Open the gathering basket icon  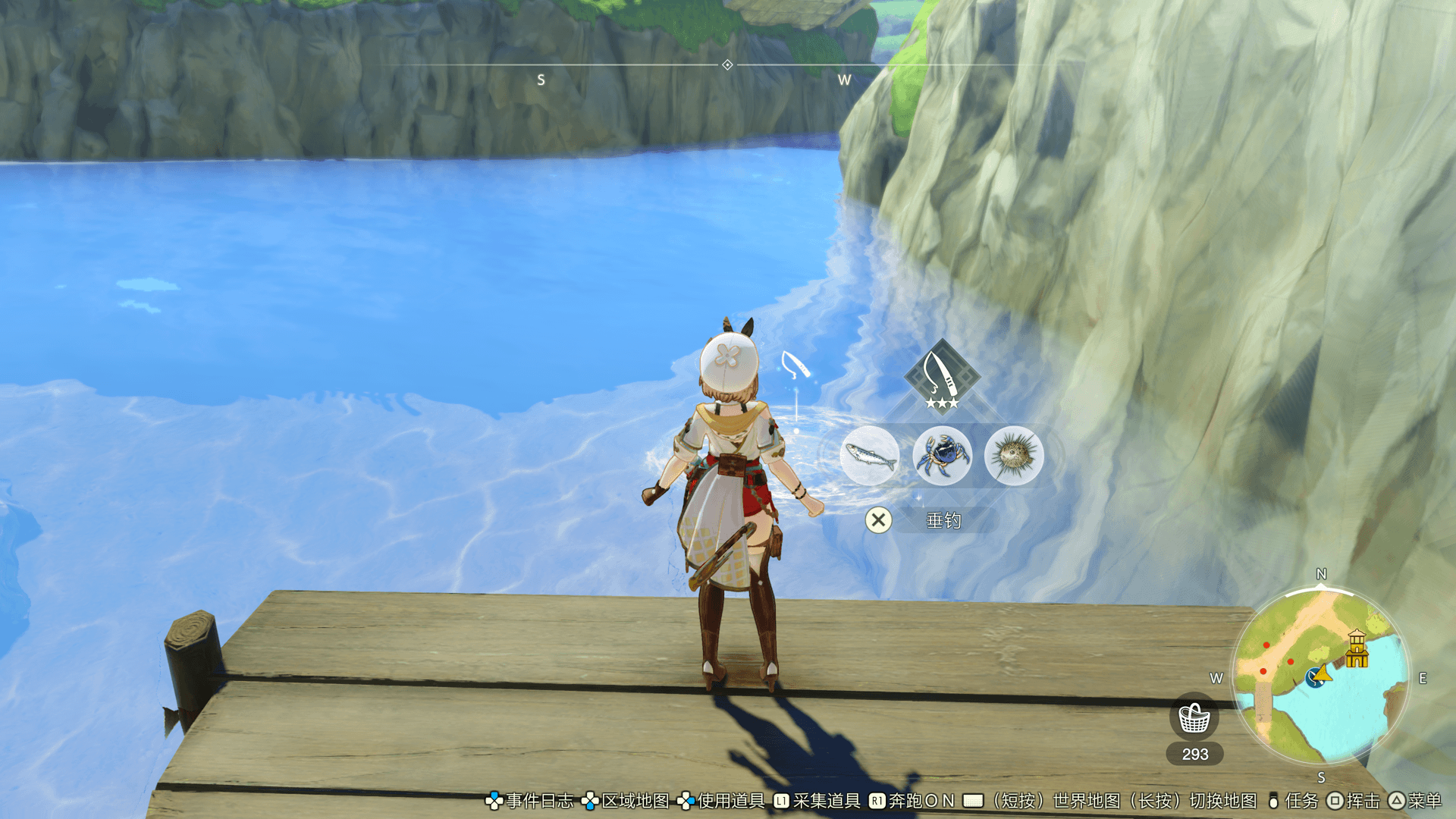pyautogui.click(x=1194, y=717)
